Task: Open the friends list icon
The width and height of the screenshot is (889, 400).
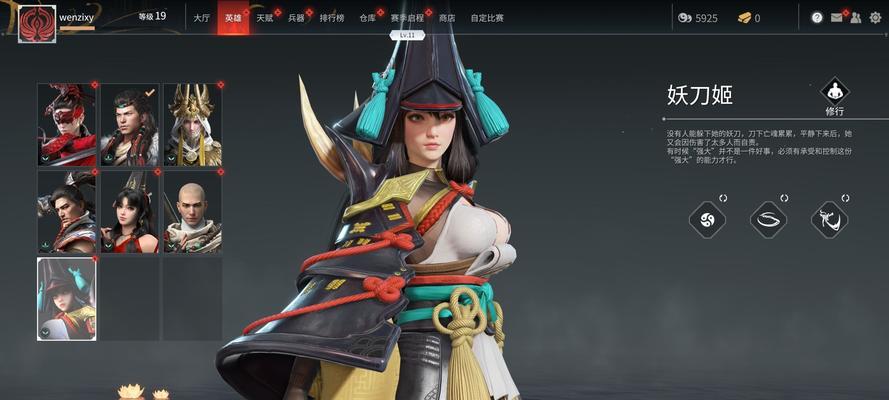Action: click(857, 18)
